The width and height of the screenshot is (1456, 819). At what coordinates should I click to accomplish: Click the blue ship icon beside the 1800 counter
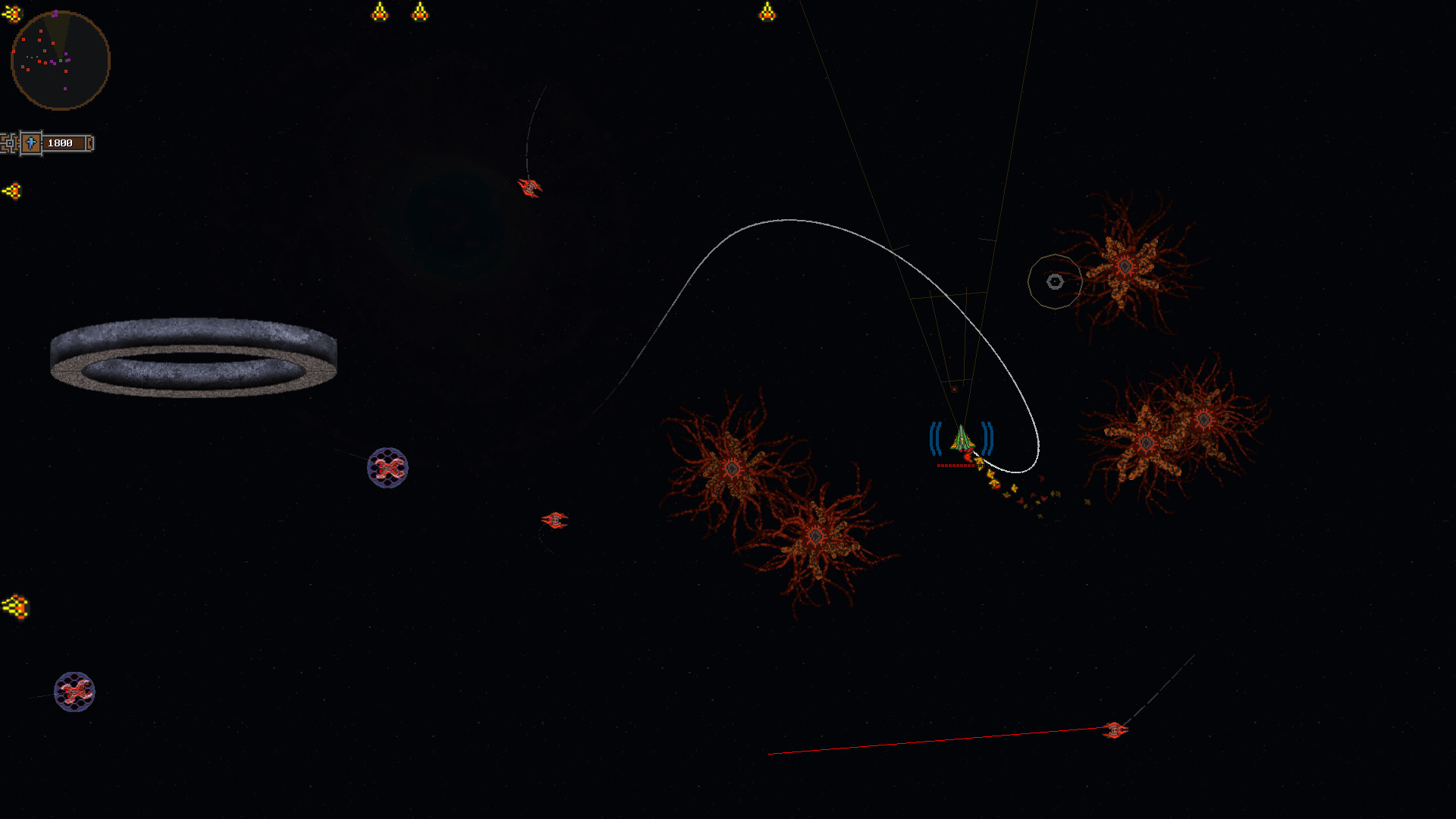click(x=29, y=143)
